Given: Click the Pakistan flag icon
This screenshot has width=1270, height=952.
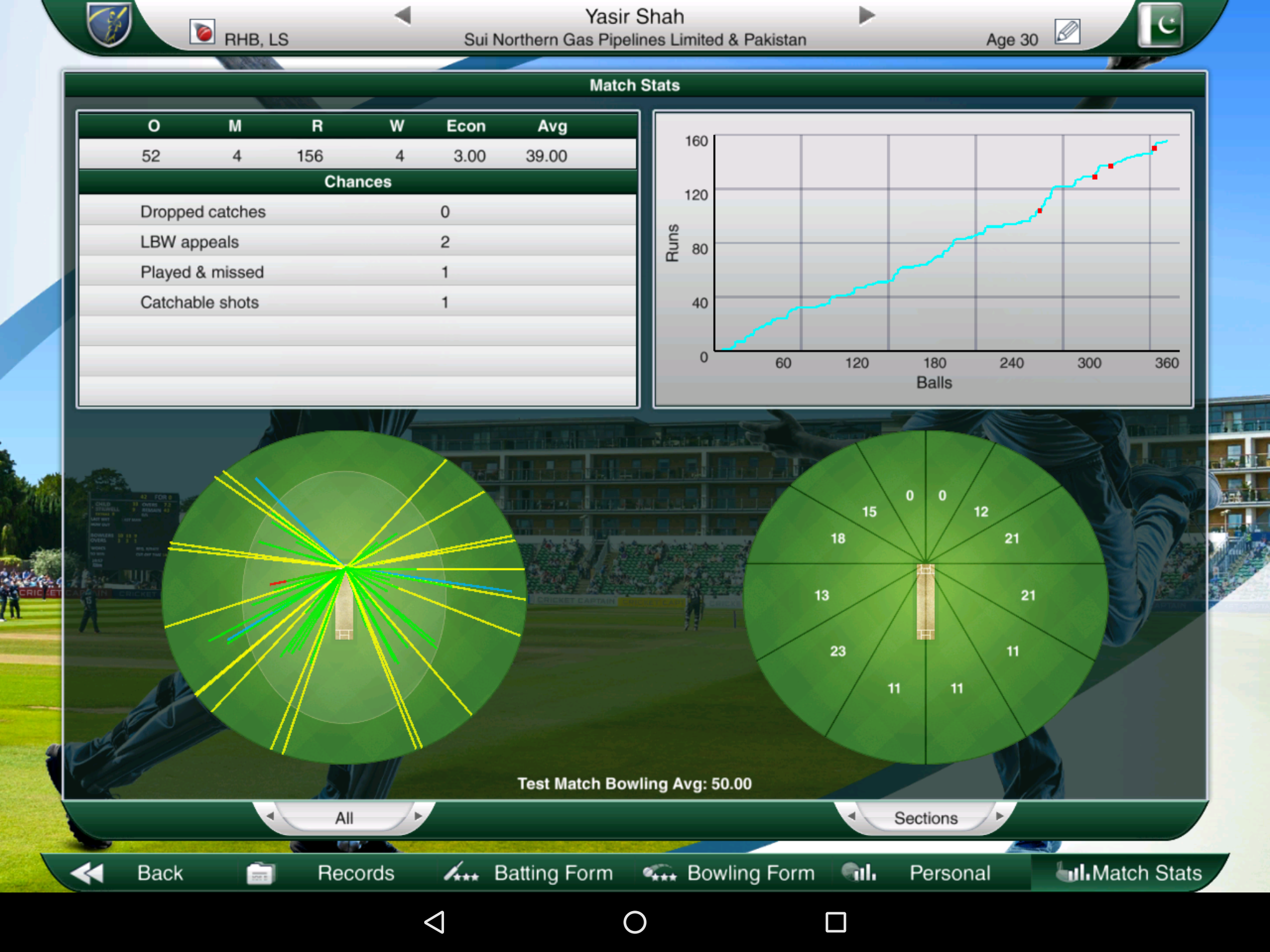Looking at the screenshot, I should (x=1161, y=26).
